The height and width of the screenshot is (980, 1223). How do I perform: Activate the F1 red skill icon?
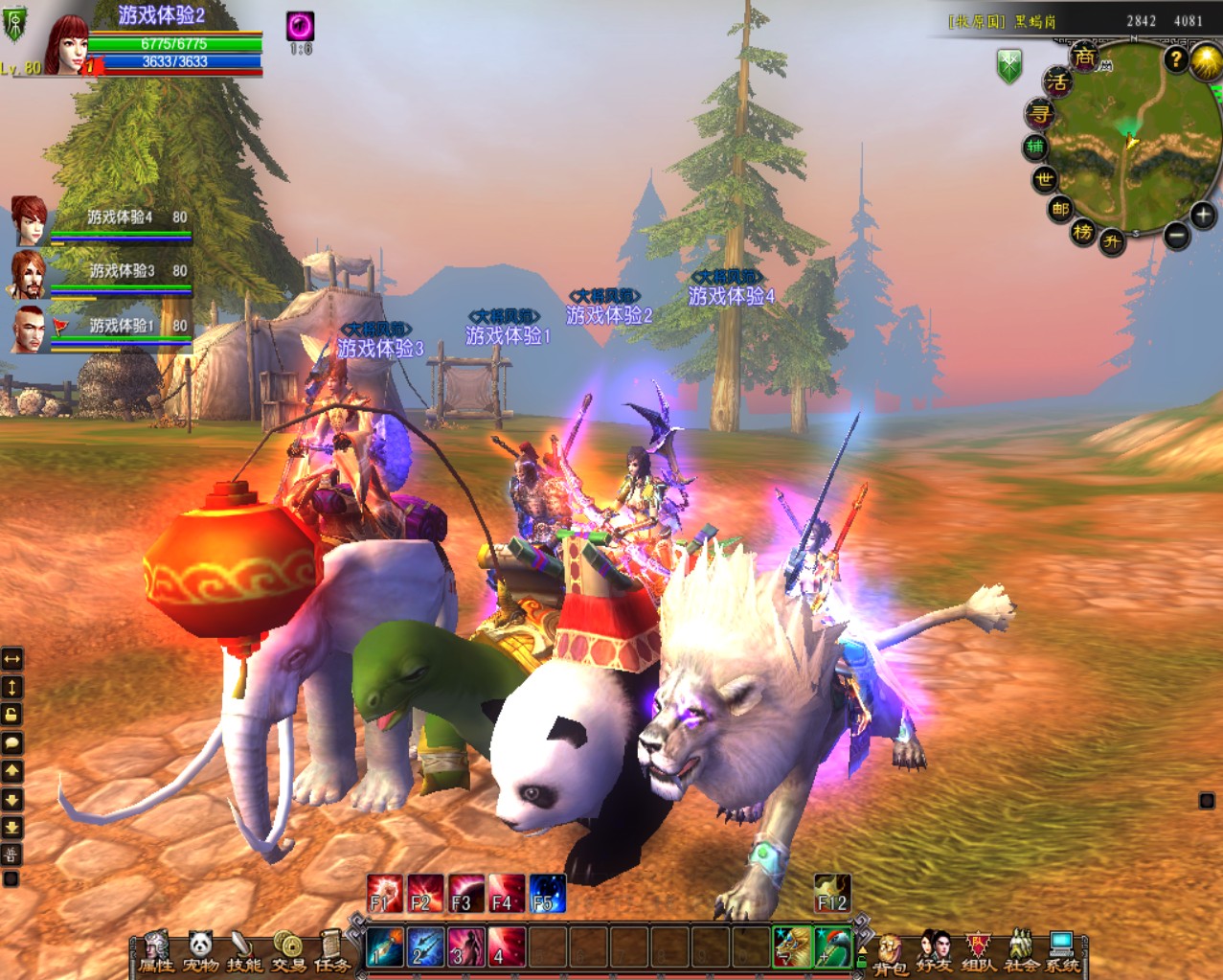coord(384,893)
